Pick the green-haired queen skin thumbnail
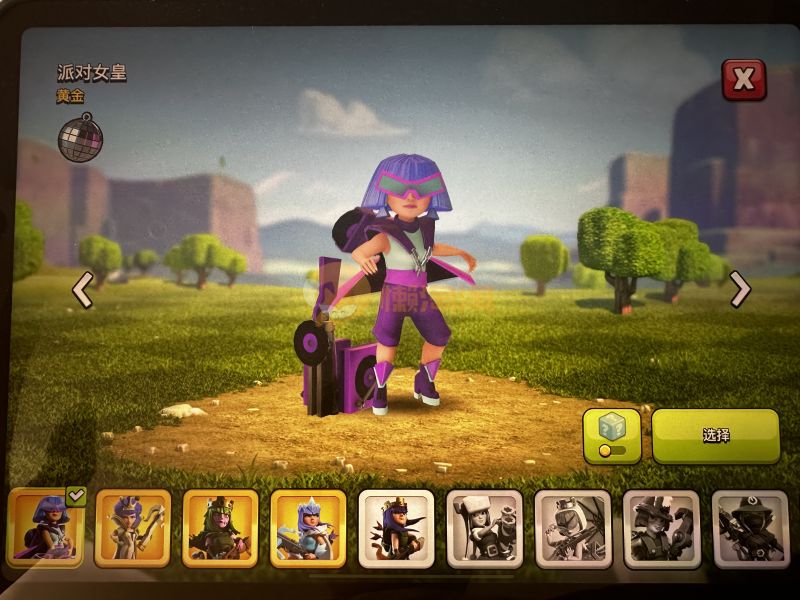 point(221,527)
